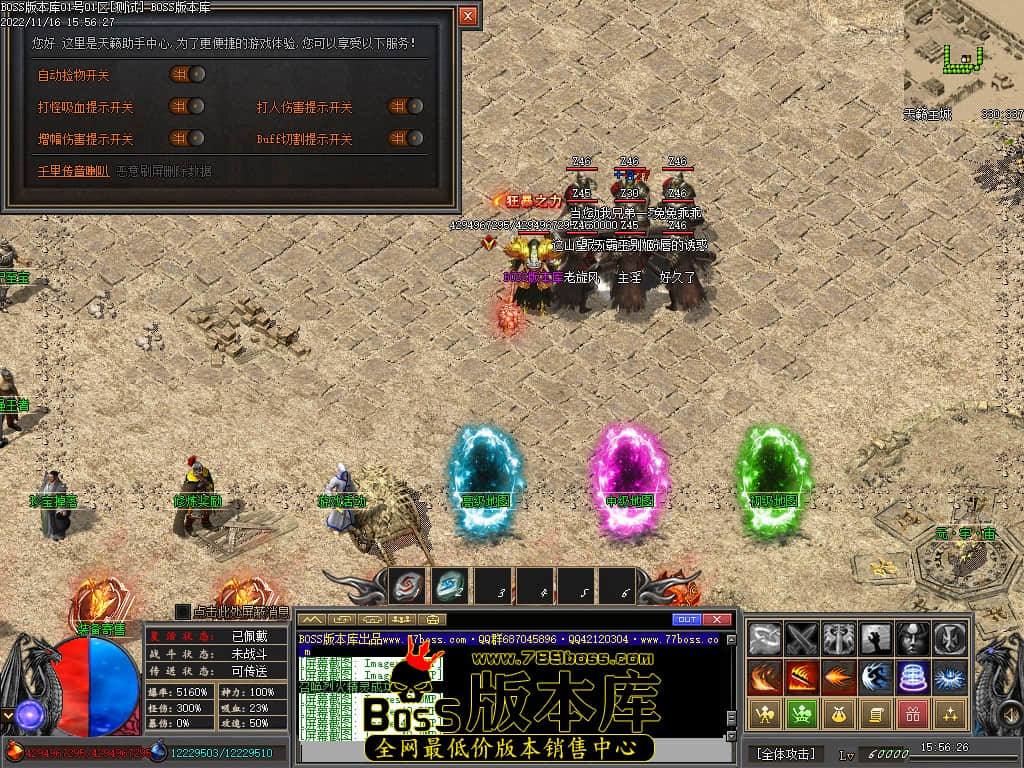The height and width of the screenshot is (768, 1024).
Task: Close the chat window with red X
Action: [716, 620]
